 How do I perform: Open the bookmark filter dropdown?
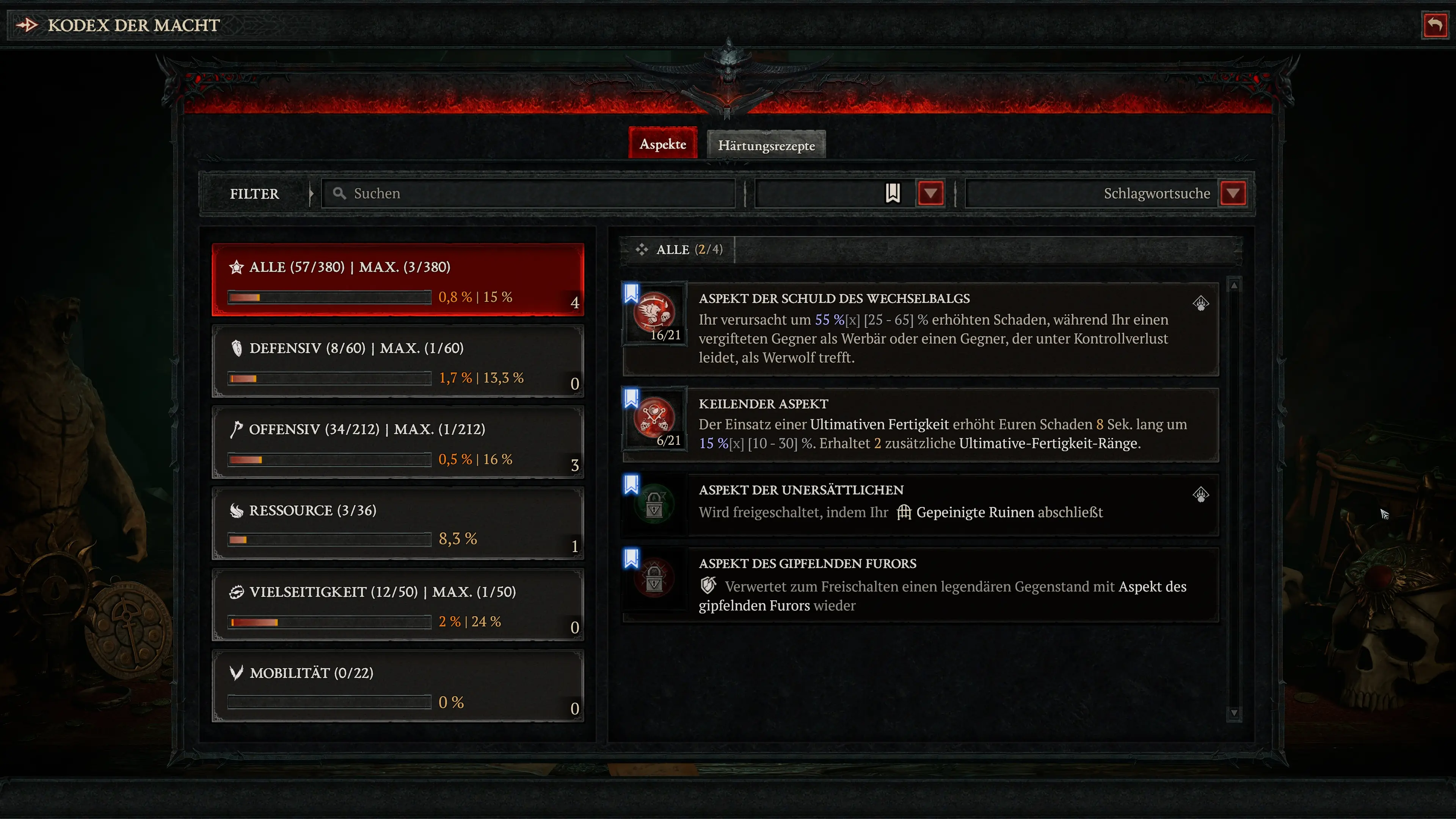pyautogui.click(x=931, y=193)
